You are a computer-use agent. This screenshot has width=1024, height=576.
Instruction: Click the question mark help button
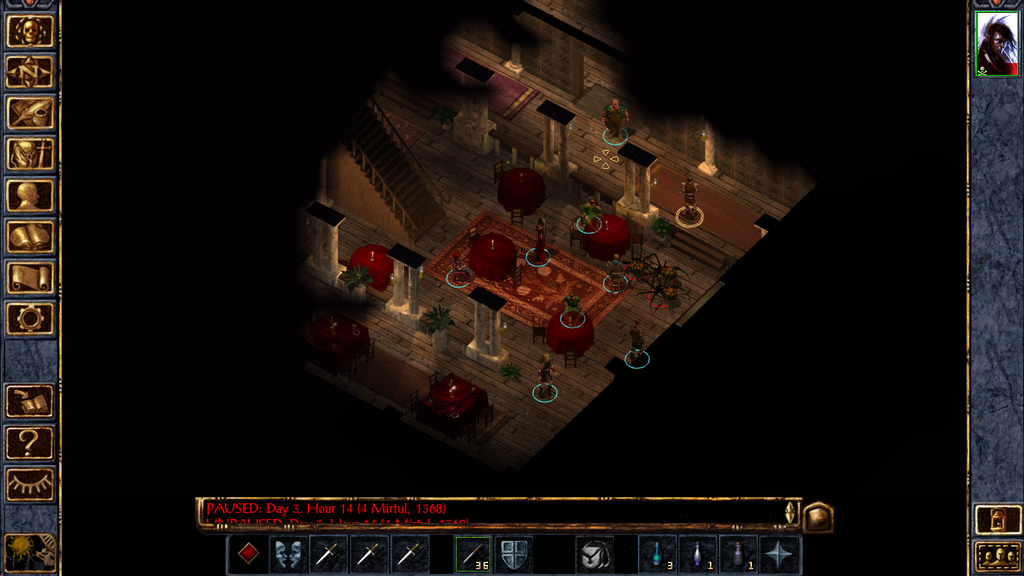click(x=30, y=442)
